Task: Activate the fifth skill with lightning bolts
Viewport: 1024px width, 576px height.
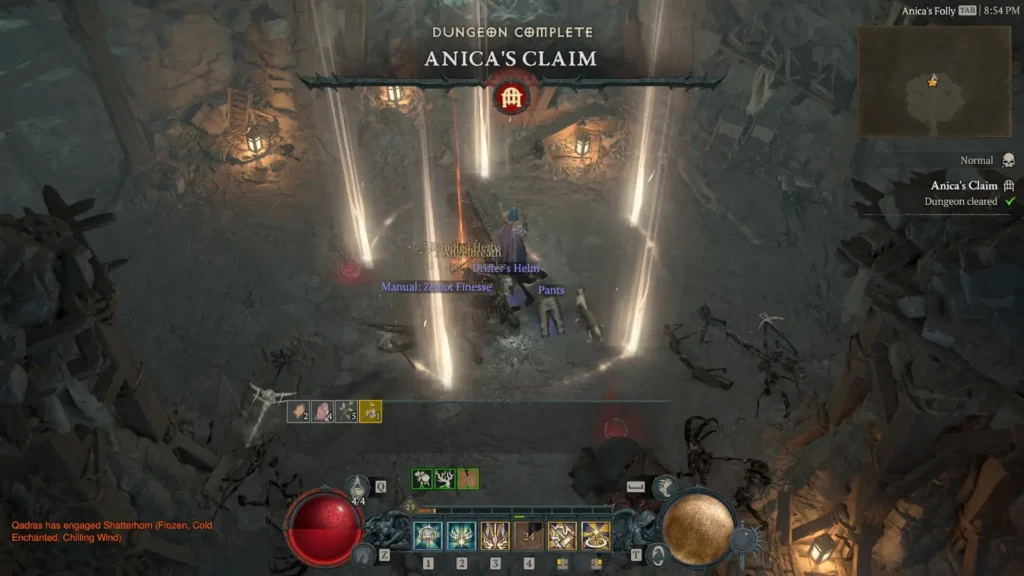Action: [x=563, y=536]
